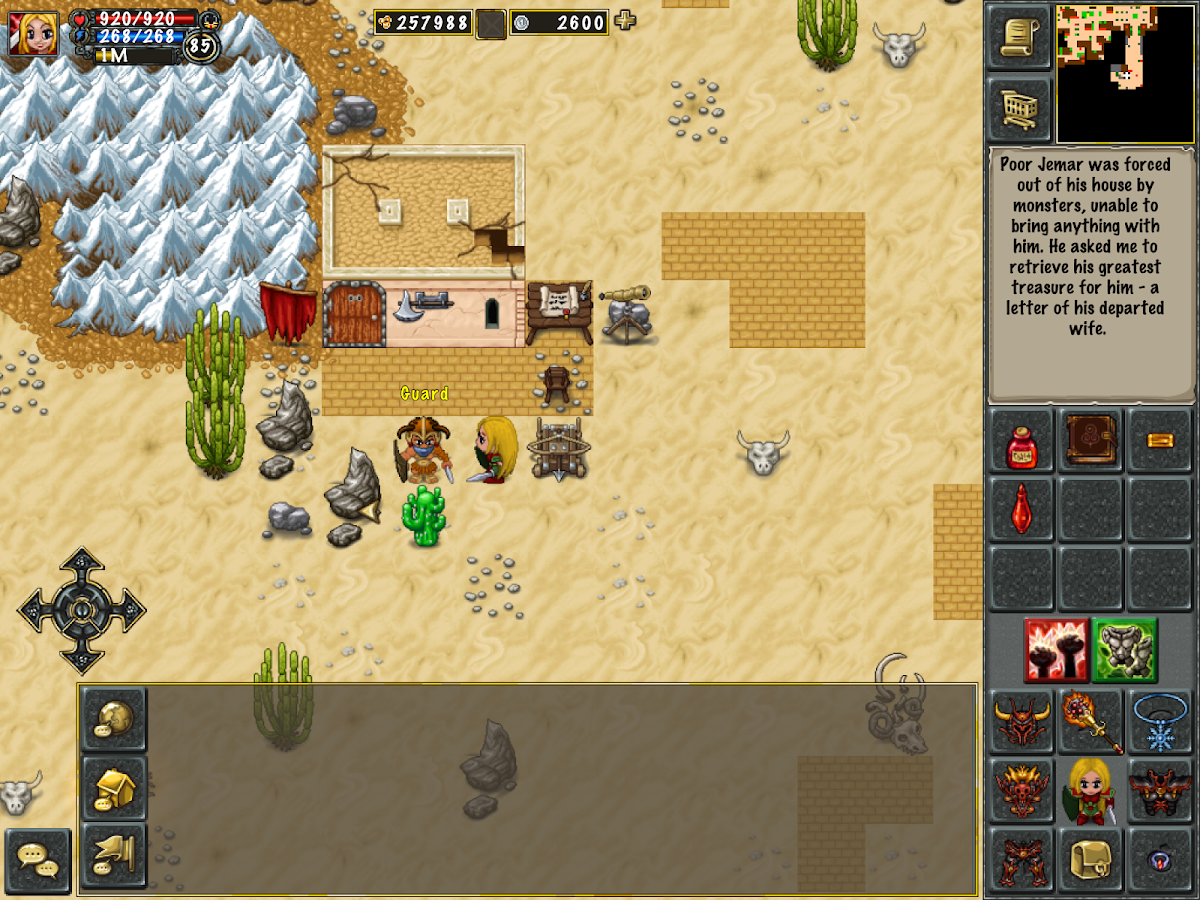
Task: Click the blonde hero portrait
Action: point(33,33)
